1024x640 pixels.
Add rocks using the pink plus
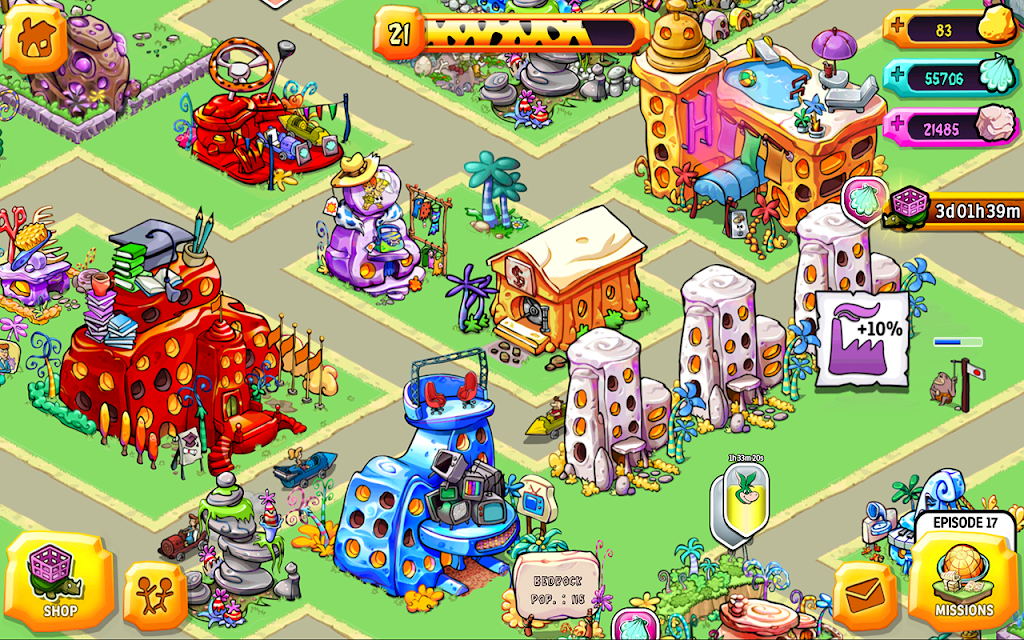click(897, 127)
